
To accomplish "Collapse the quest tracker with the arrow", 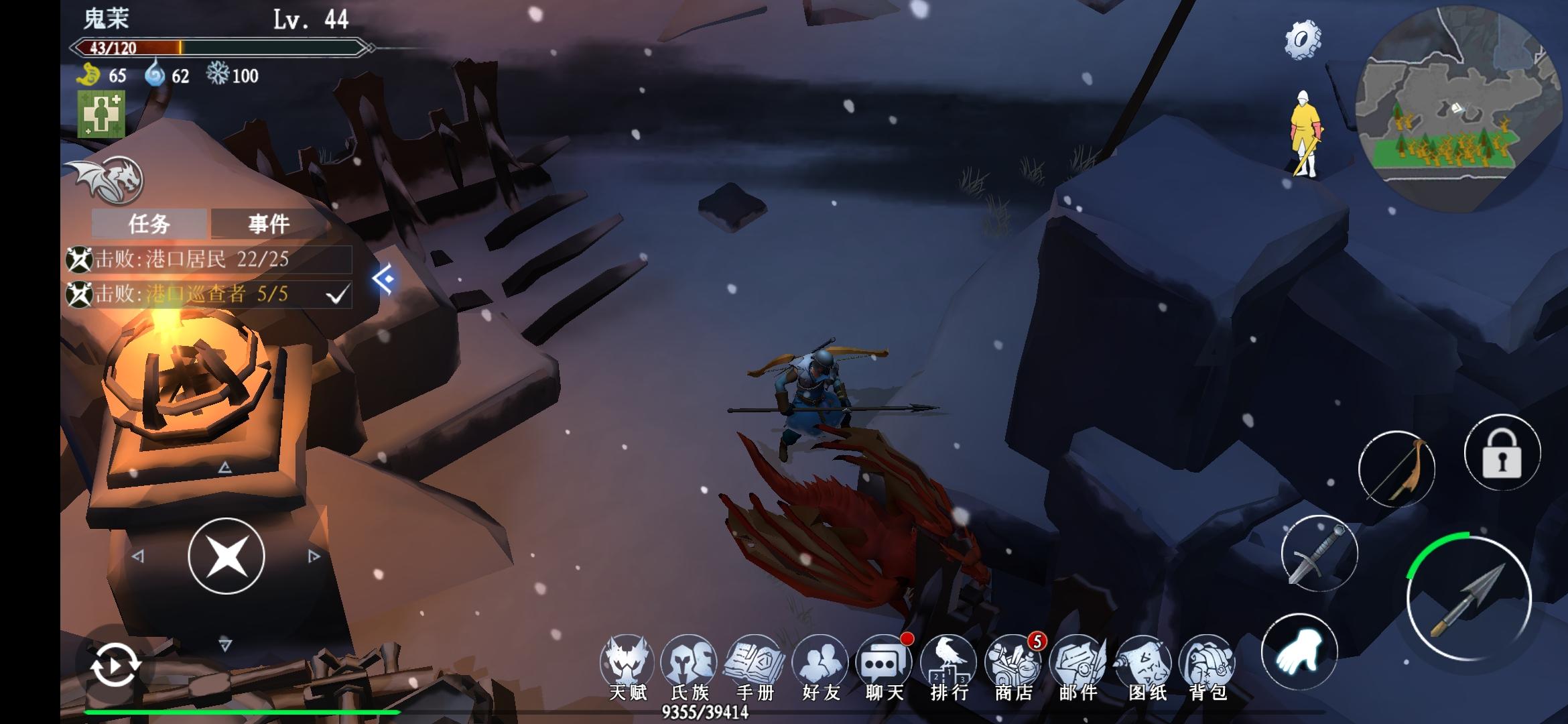I will pos(383,279).
